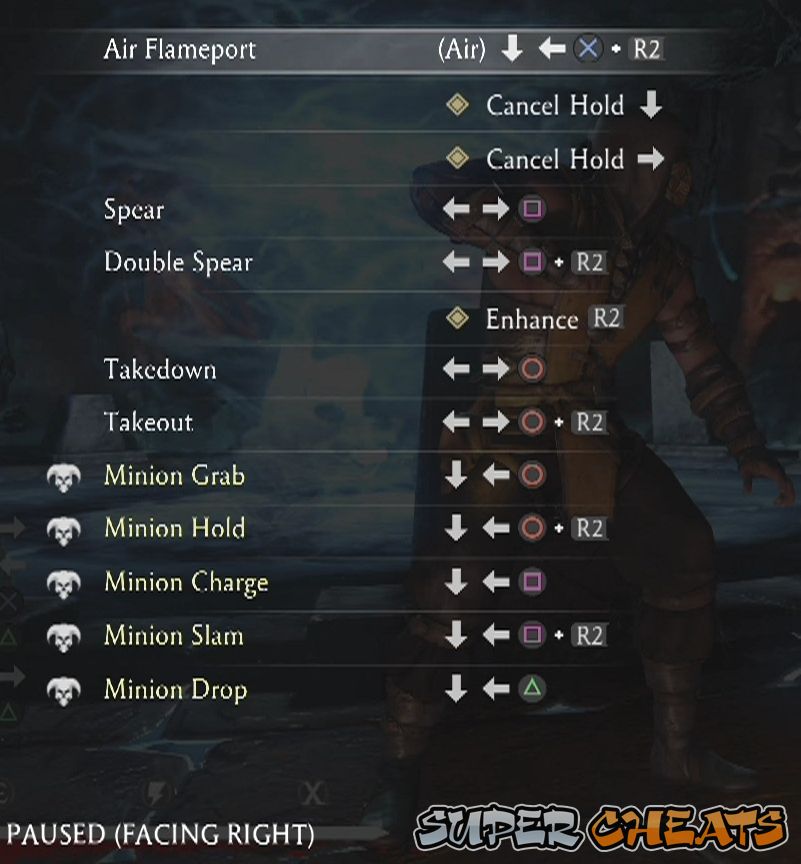The image size is (801, 864).
Task: Choose the Minion Drop move
Action: 175,690
